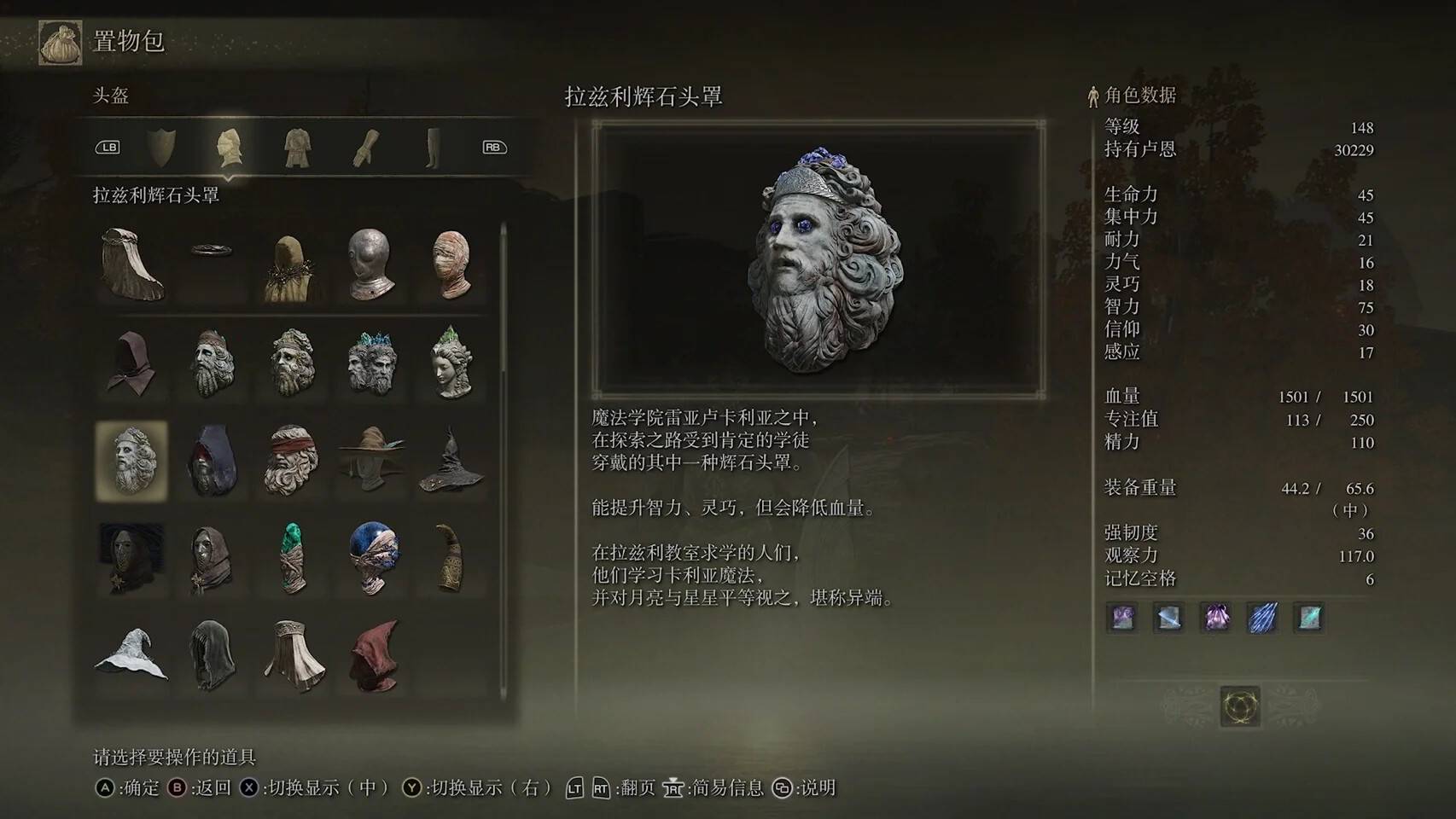The height and width of the screenshot is (819, 1456).
Task: Click the character figure icon beside 角色数据
Action: [1092, 96]
